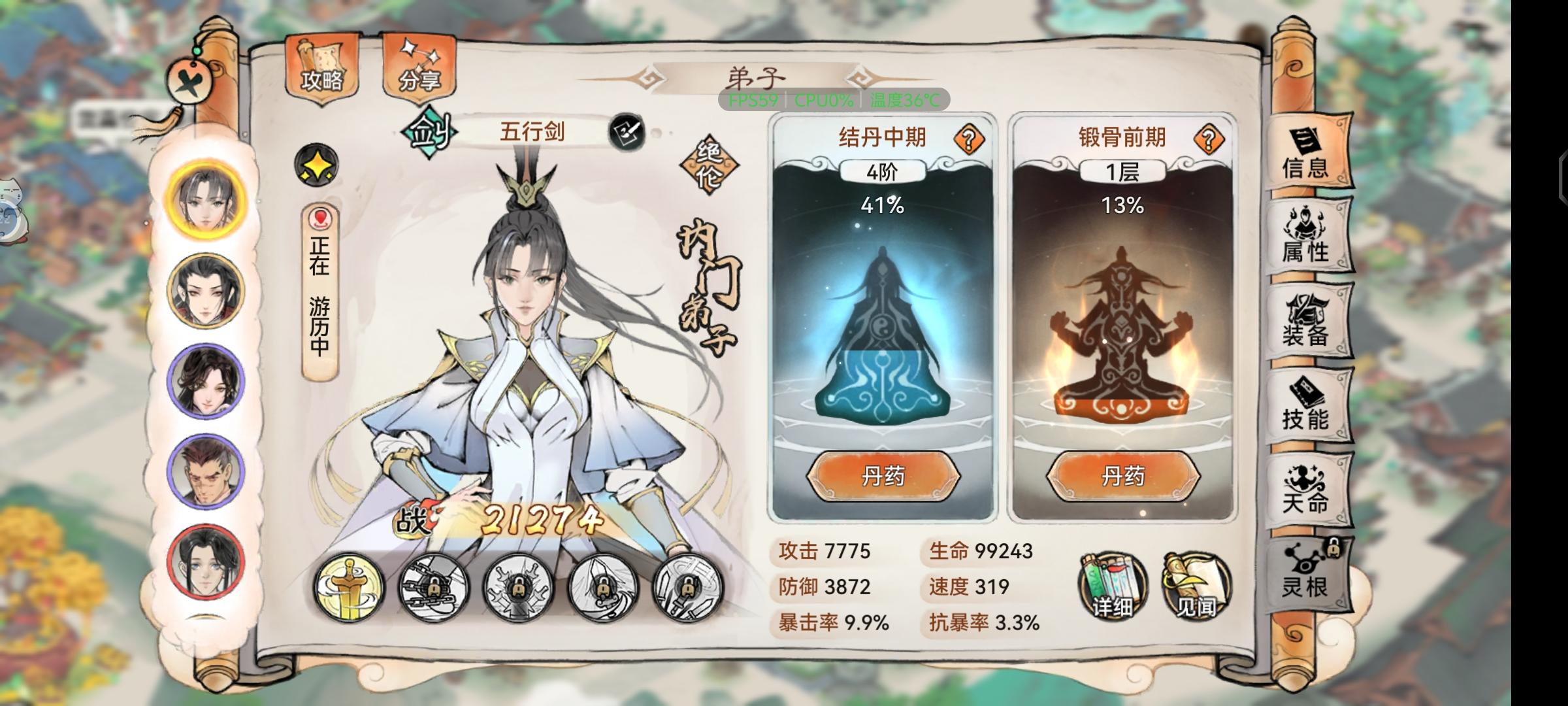The image size is (1568, 706).
Task: Select the first unlocked sword skill icon
Action: click(x=351, y=586)
